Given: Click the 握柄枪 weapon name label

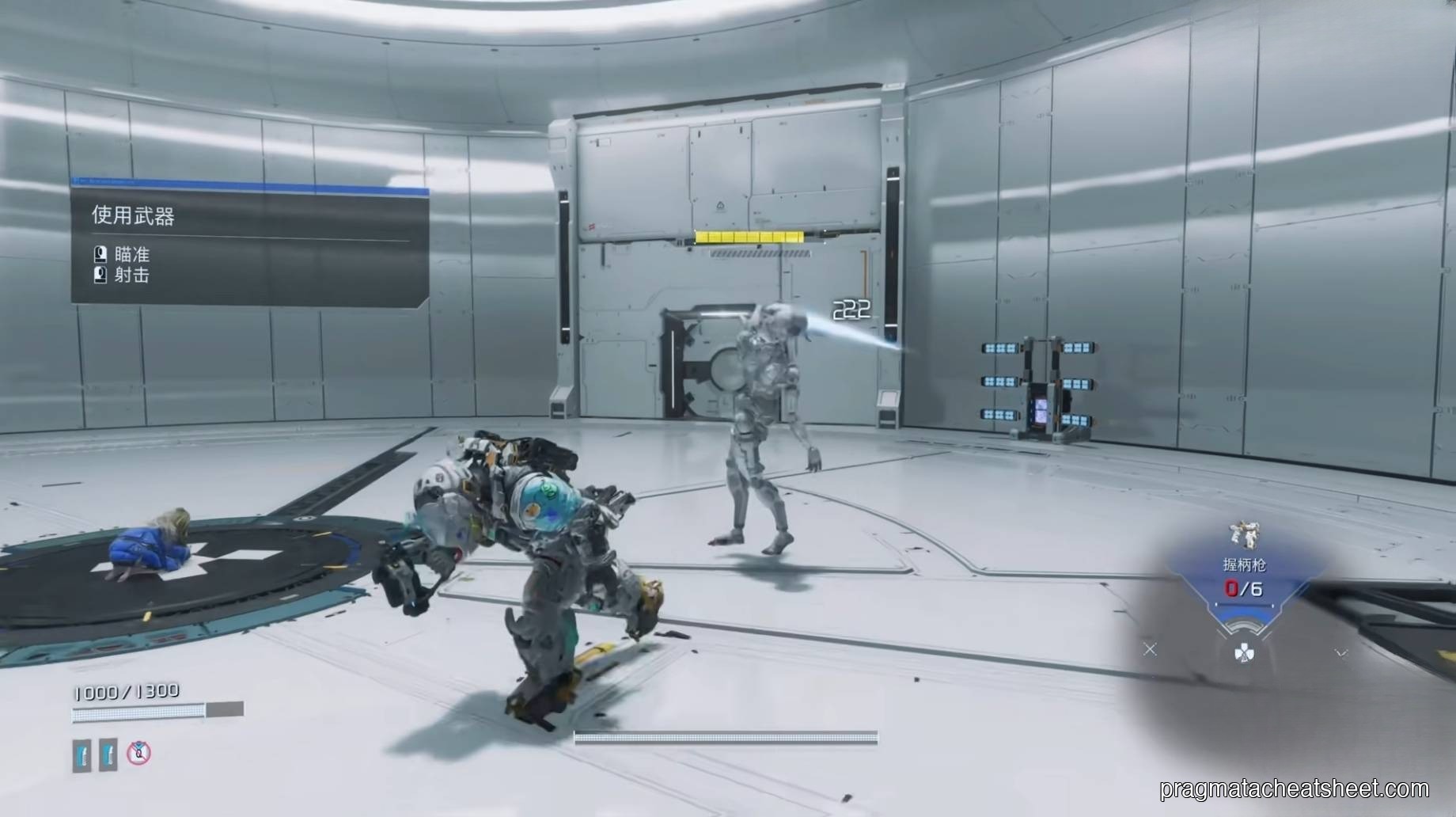Looking at the screenshot, I should click(x=1246, y=564).
